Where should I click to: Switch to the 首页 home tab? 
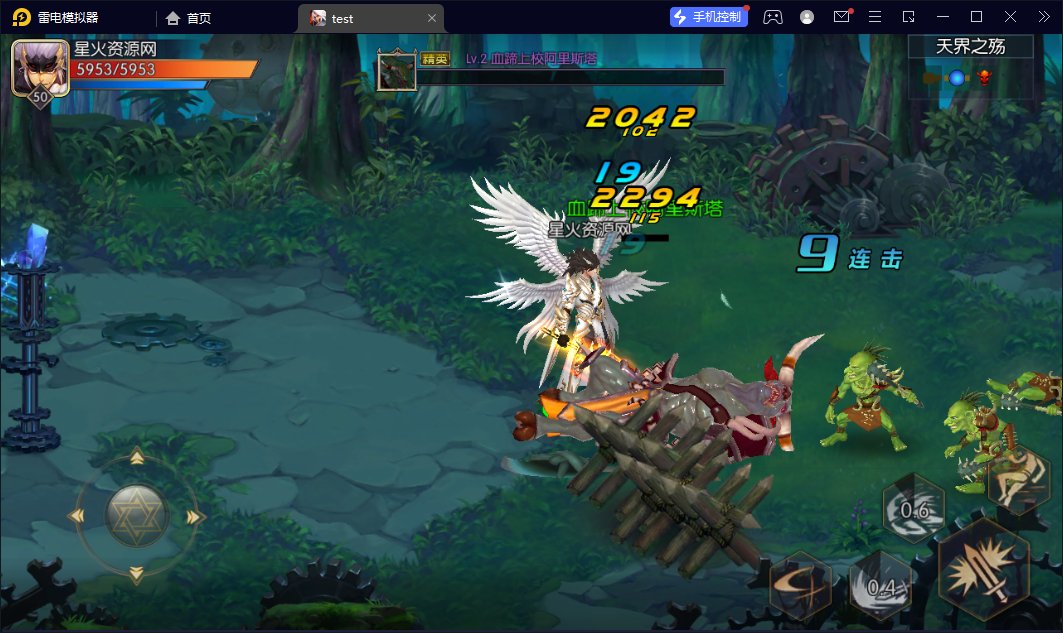coord(189,18)
